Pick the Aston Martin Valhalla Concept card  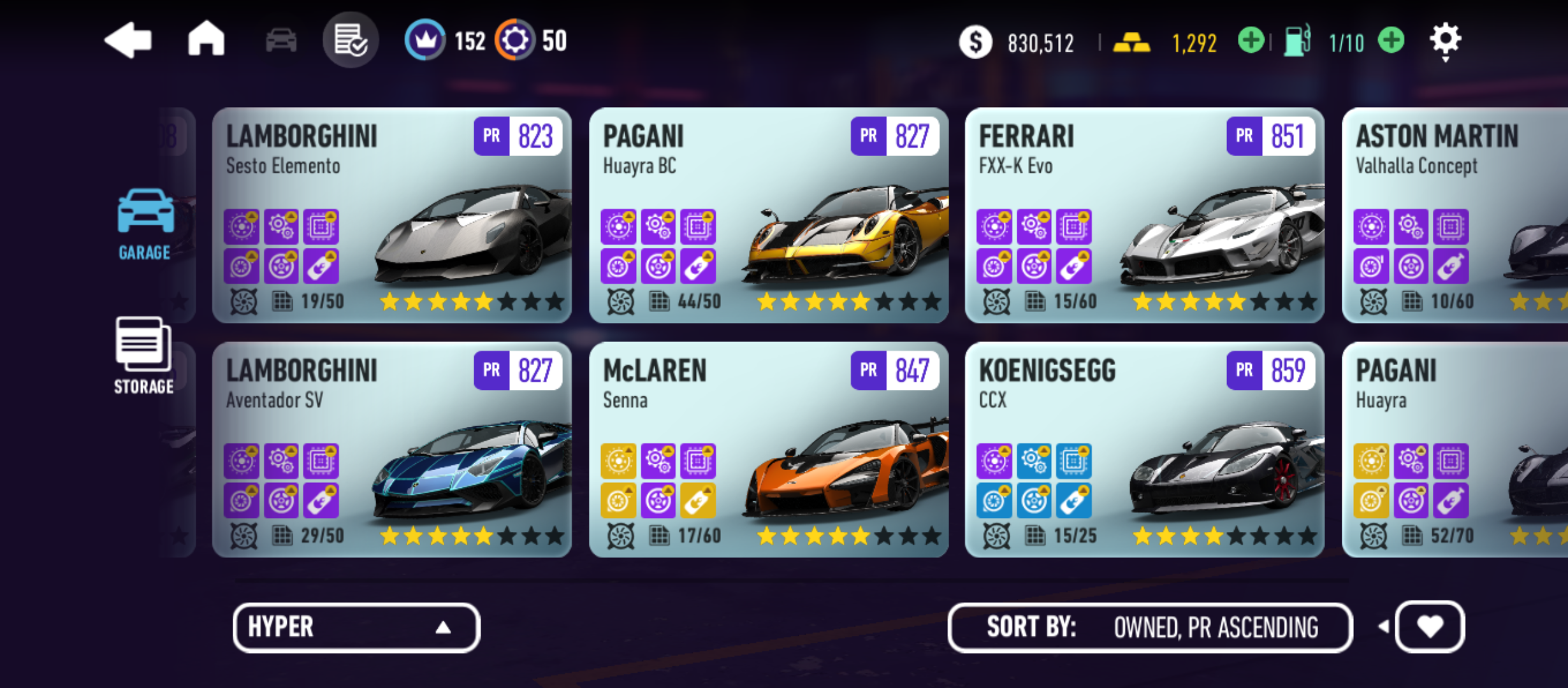click(1455, 215)
